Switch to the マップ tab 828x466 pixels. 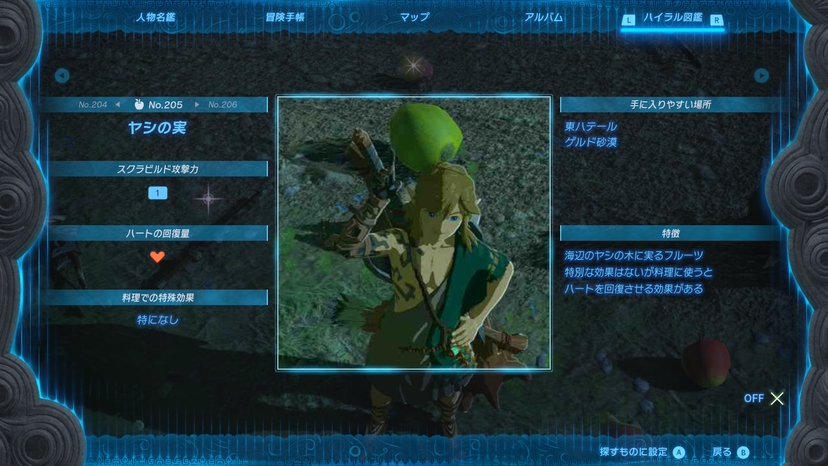point(414,18)
